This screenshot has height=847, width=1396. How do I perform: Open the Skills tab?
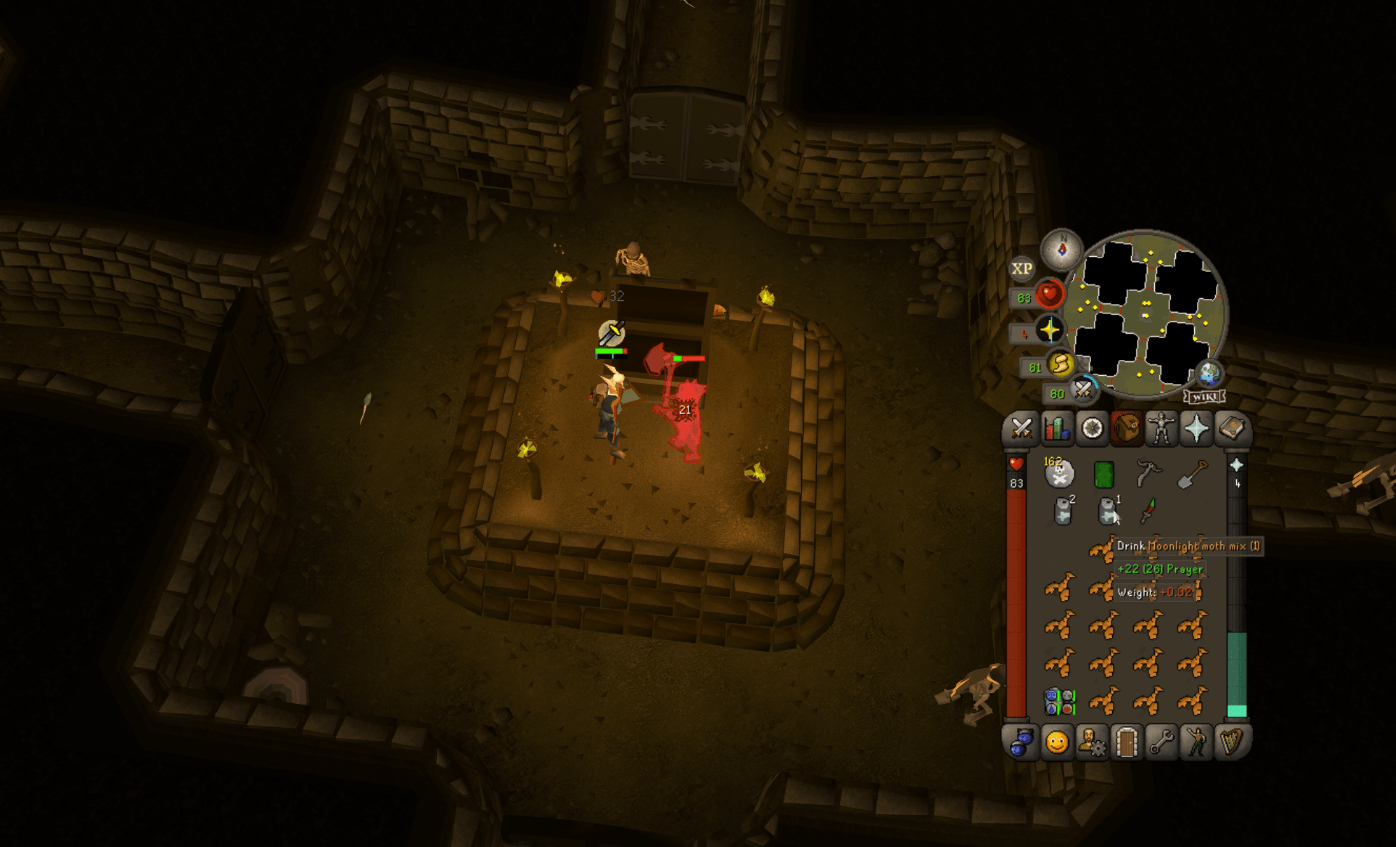pyautogui.click(x=1059, y=430)
